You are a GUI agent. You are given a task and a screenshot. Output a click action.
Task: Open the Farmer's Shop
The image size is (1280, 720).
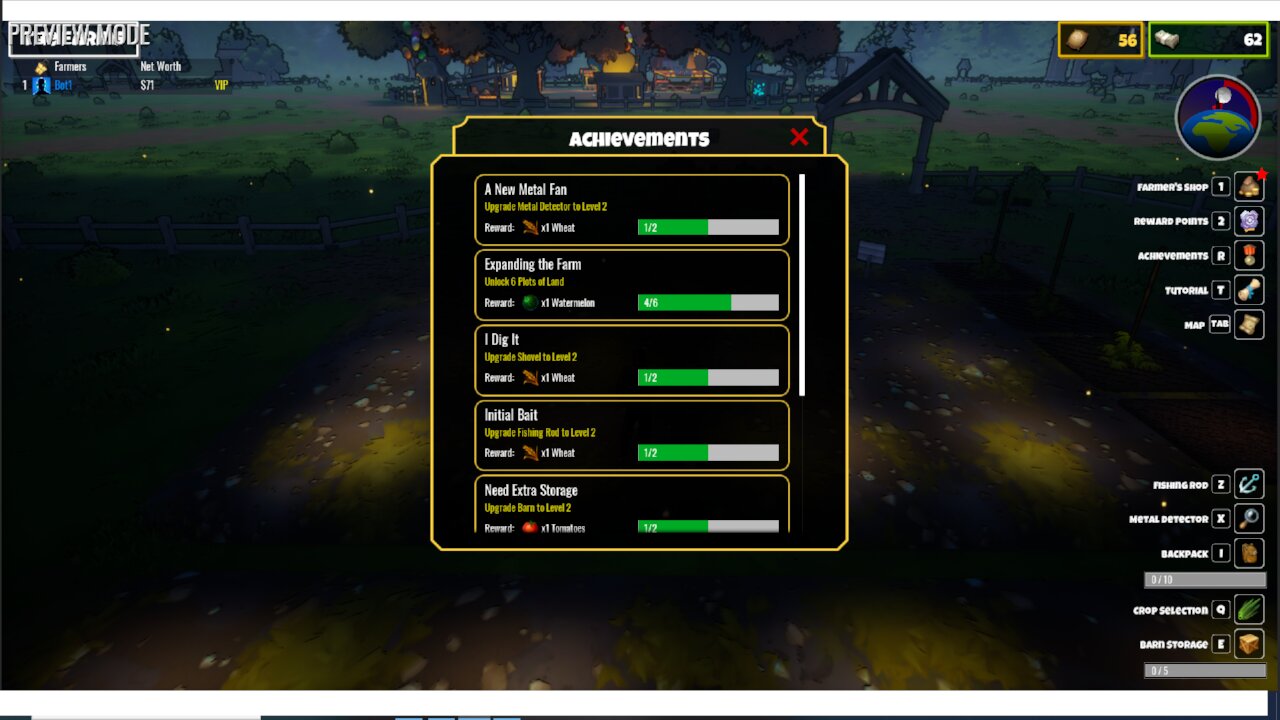[x=1249, y=187]
